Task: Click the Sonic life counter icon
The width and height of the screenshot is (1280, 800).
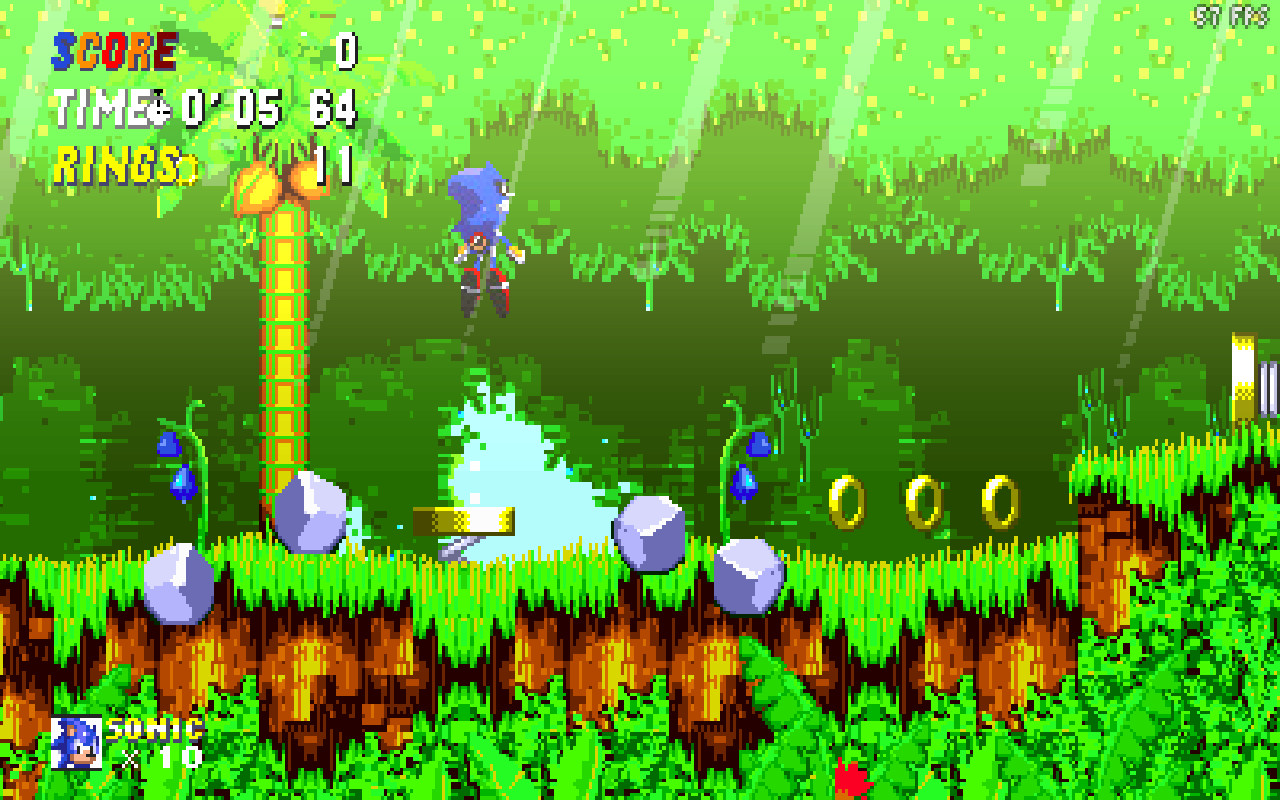Action: [78, 742]
